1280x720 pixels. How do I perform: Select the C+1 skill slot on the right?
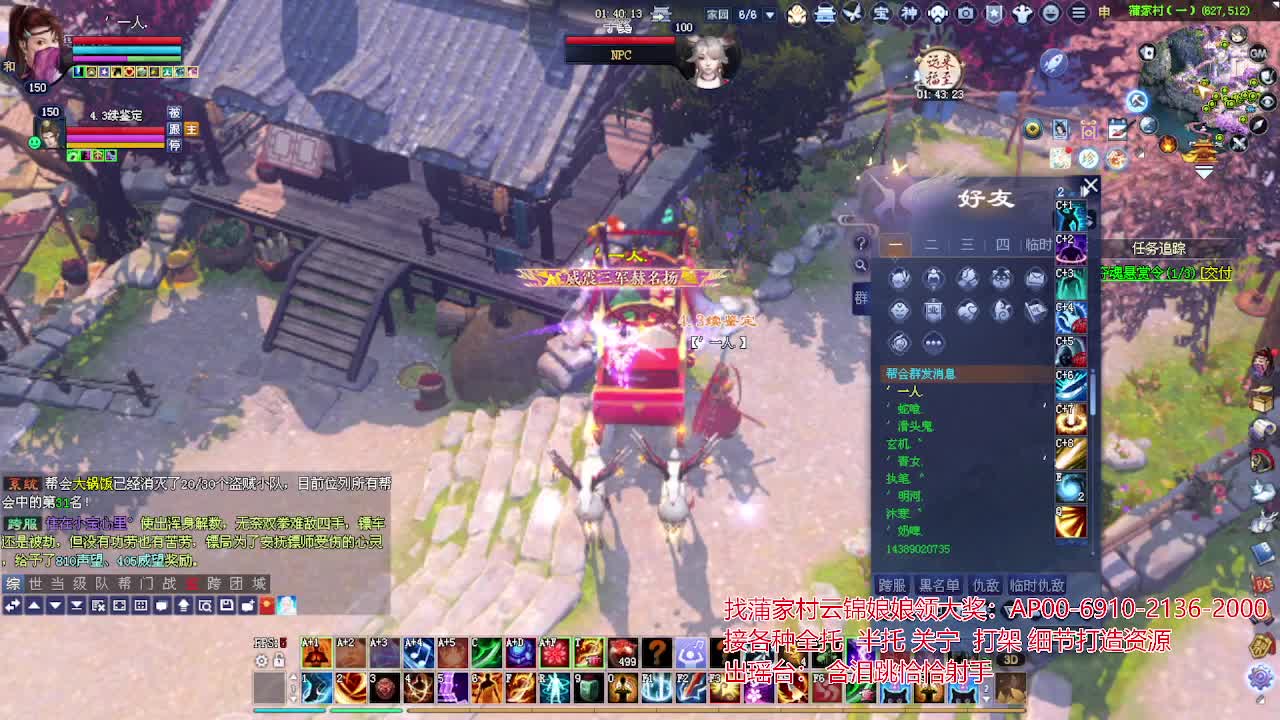tap(1072, 215)
